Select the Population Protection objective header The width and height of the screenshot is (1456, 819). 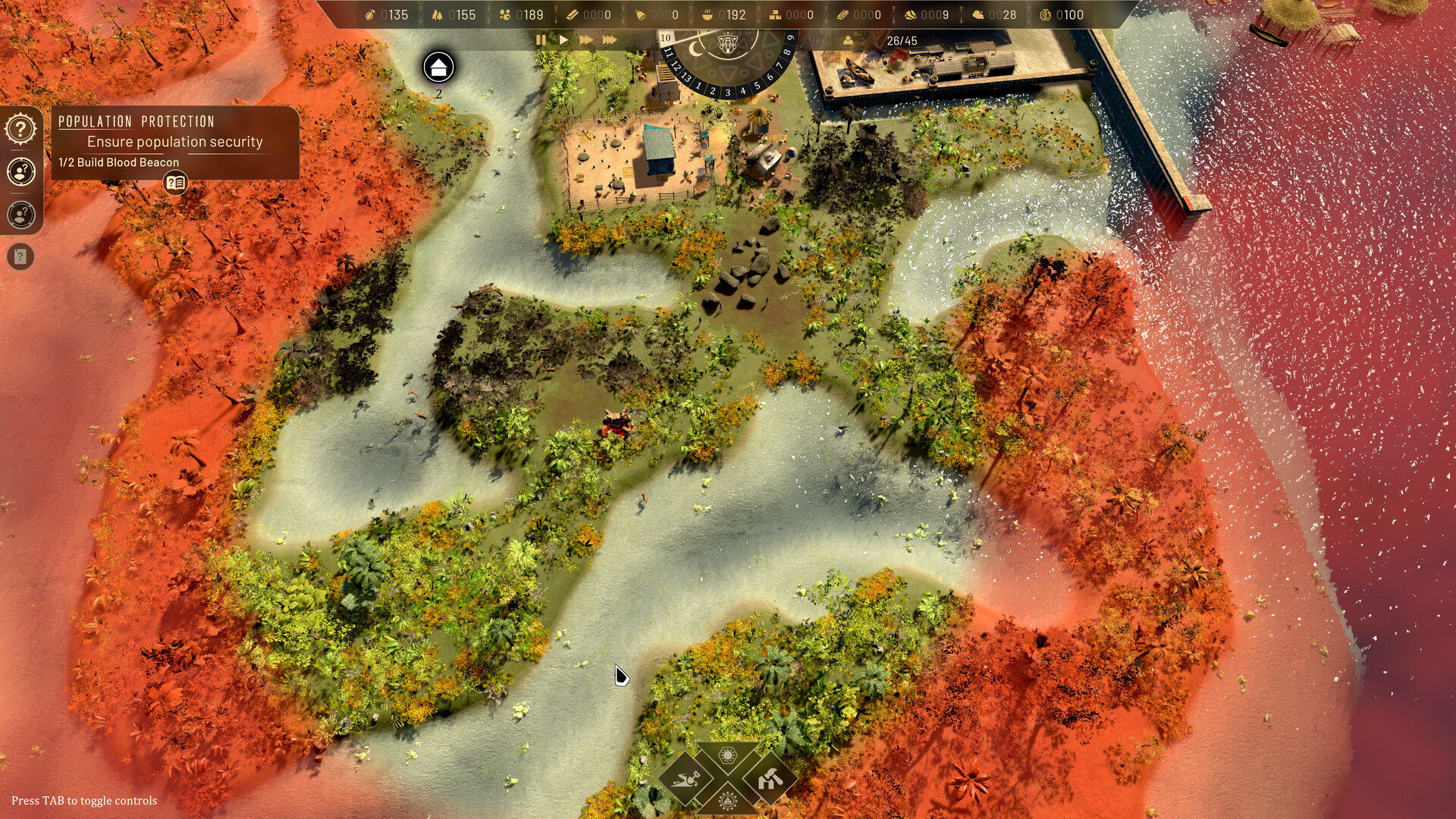click(x=136, y=121)
